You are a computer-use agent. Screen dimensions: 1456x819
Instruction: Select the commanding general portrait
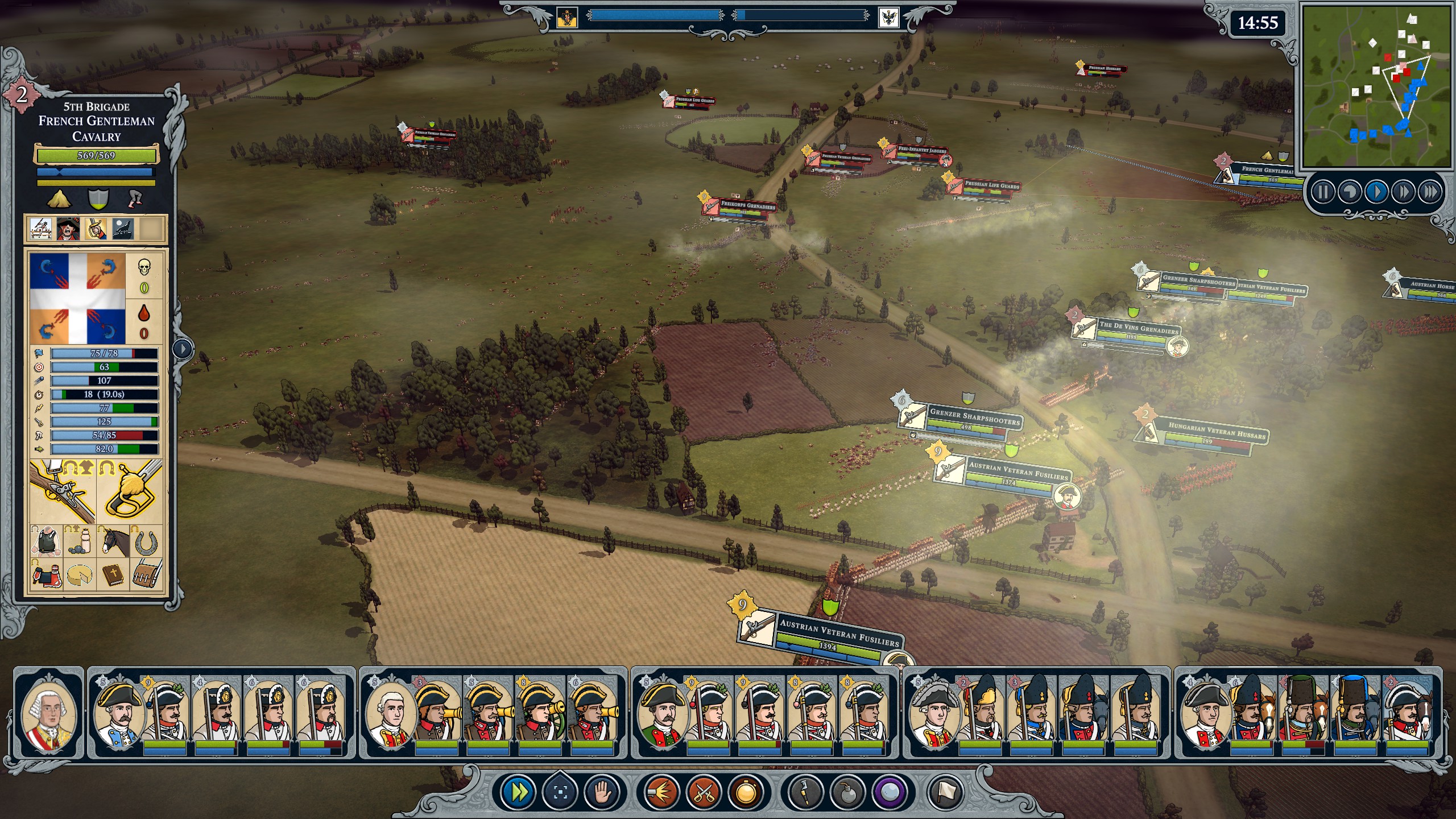tap(49, 713)
